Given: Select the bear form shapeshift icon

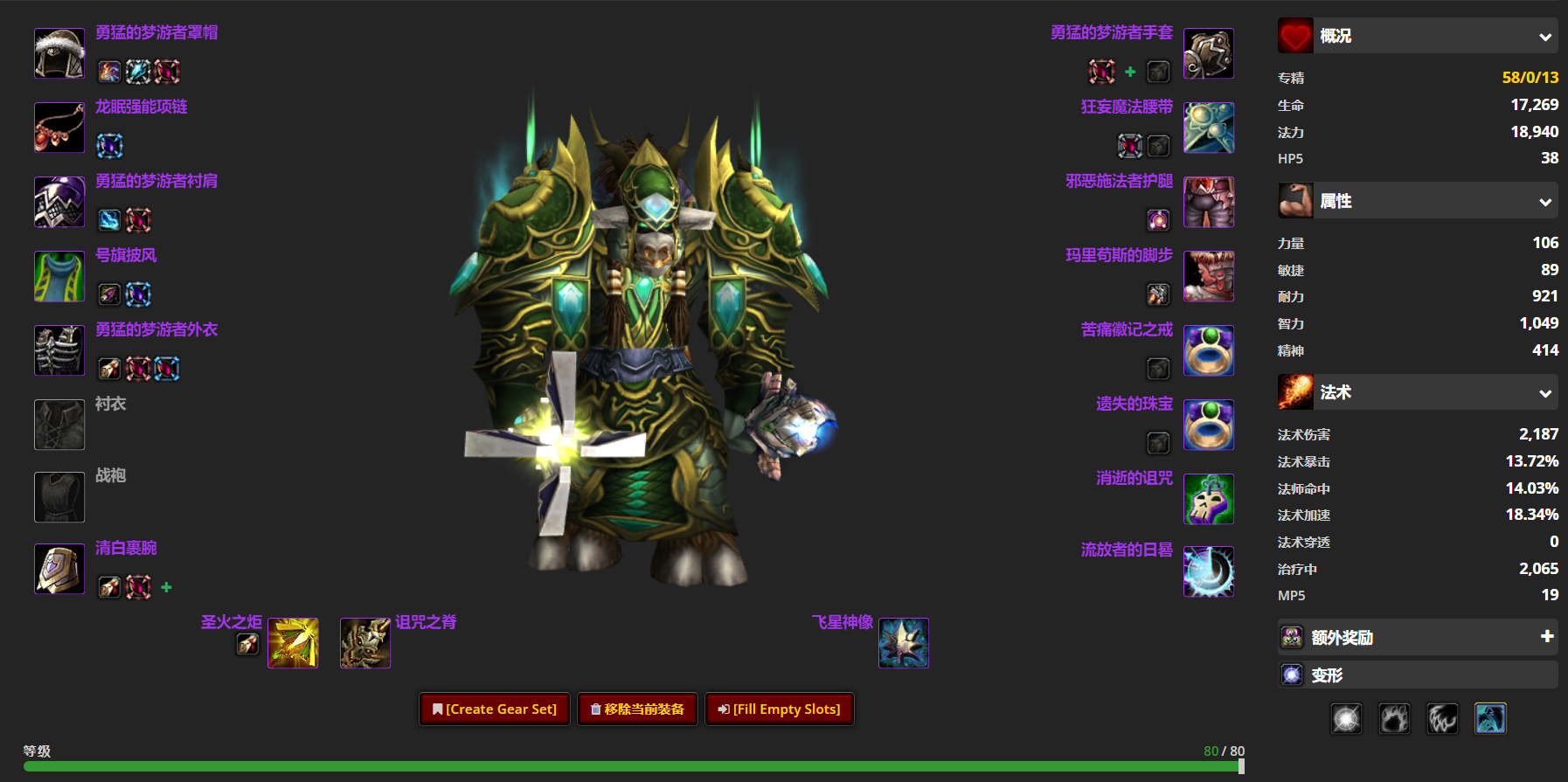Looking at the screenshot, I should (1394, 718).
